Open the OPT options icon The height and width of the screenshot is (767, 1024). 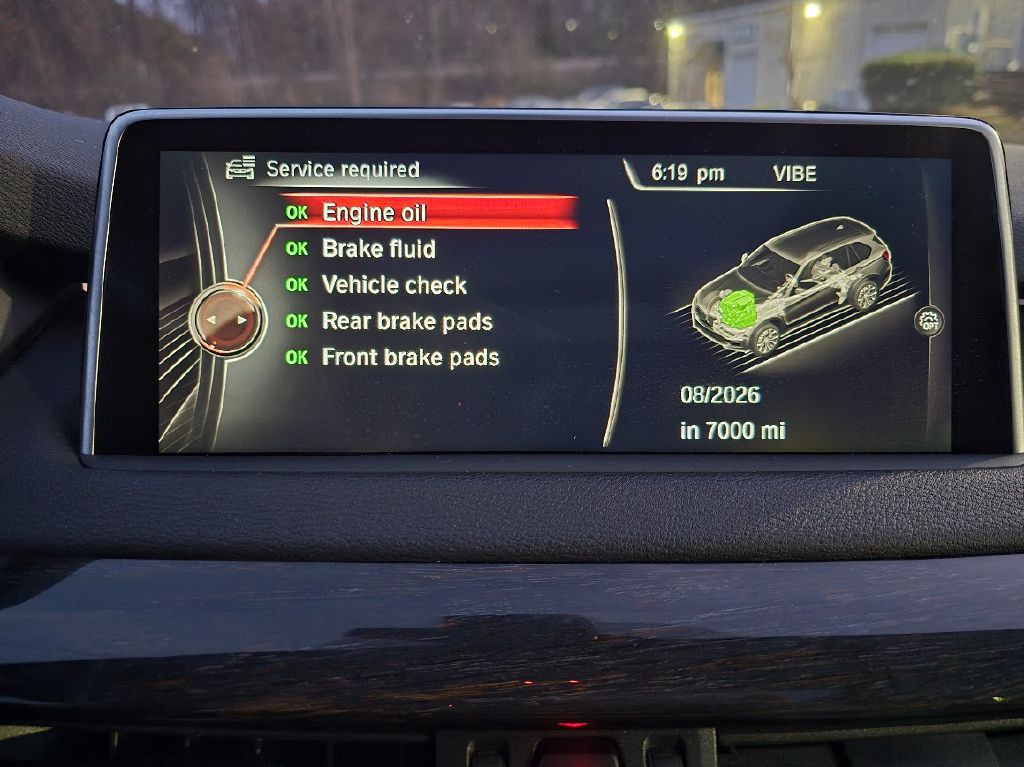click(929, 320)
